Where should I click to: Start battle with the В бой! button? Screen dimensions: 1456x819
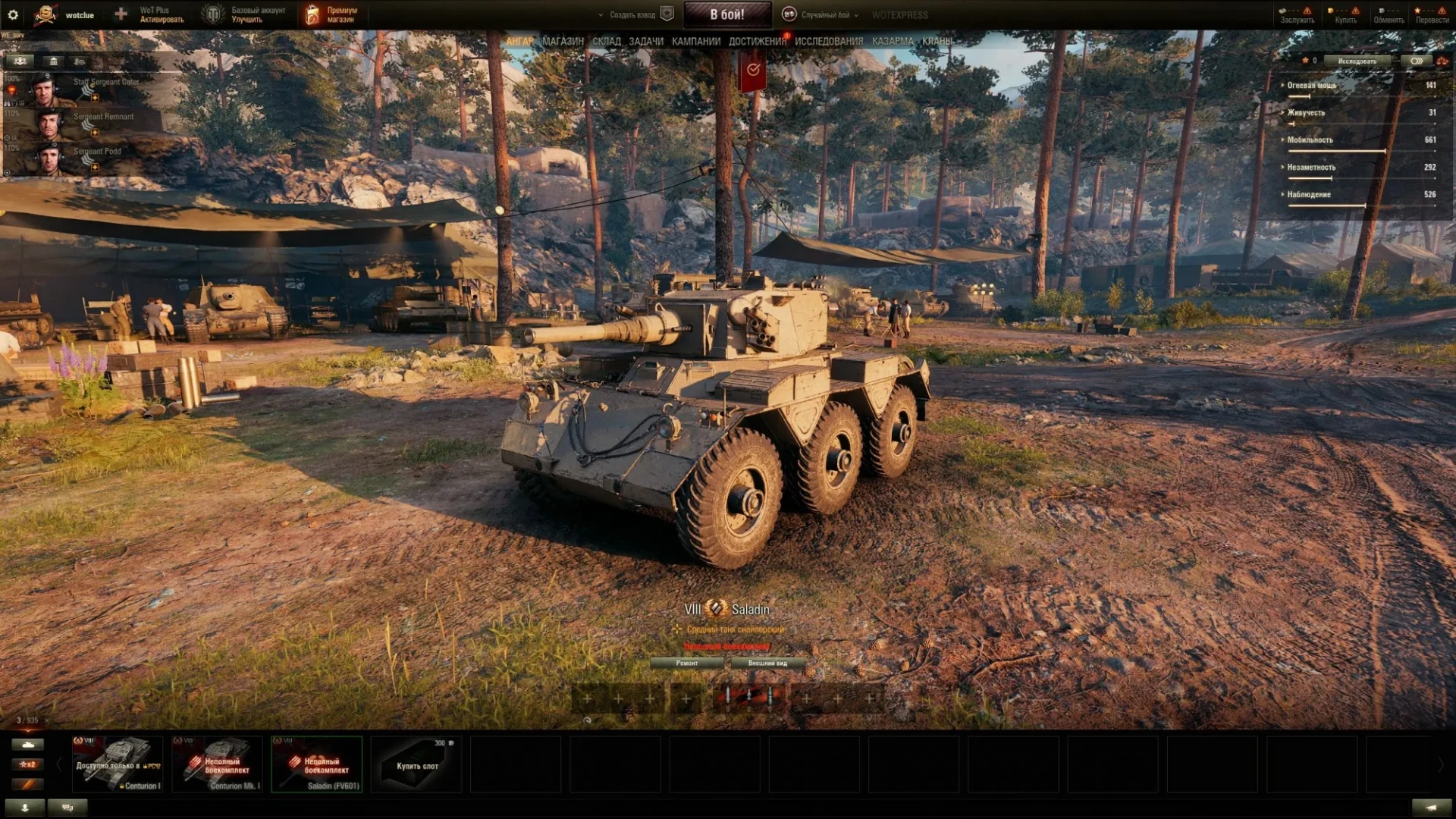tap(726, 14)
